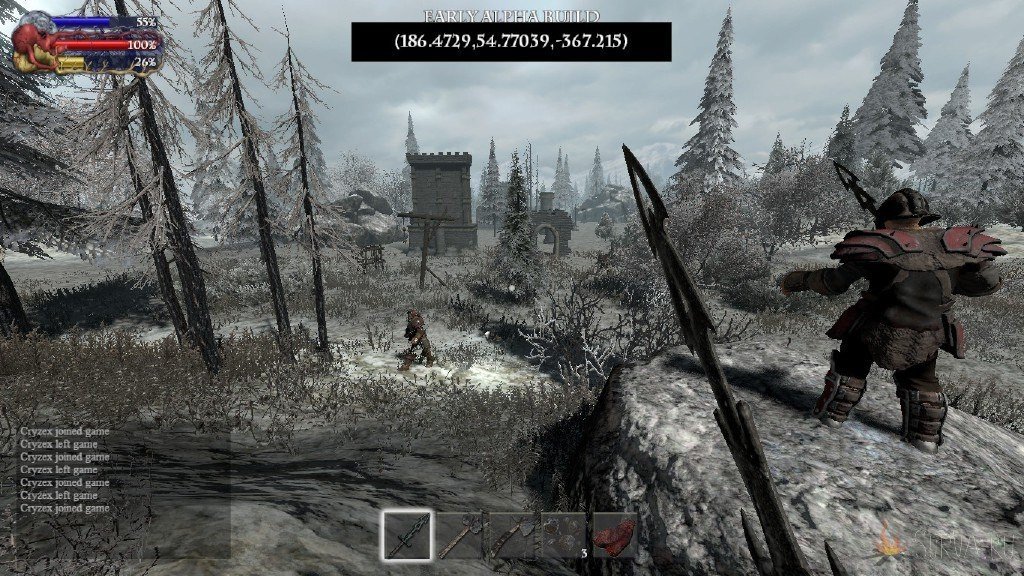Select the green sword hotbar slot
Viewport: 1024px width, 576px height.
pos(408,535)
